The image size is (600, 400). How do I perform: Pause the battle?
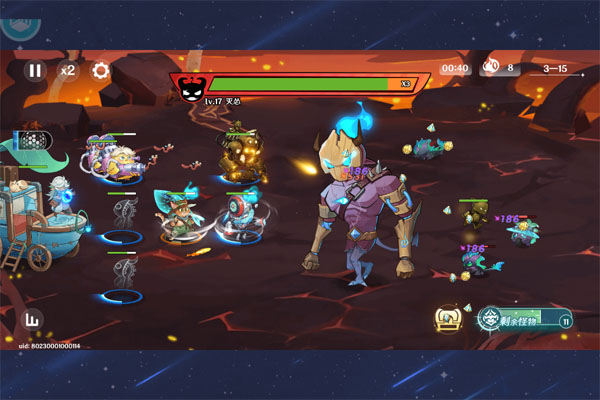coord(35,71)
